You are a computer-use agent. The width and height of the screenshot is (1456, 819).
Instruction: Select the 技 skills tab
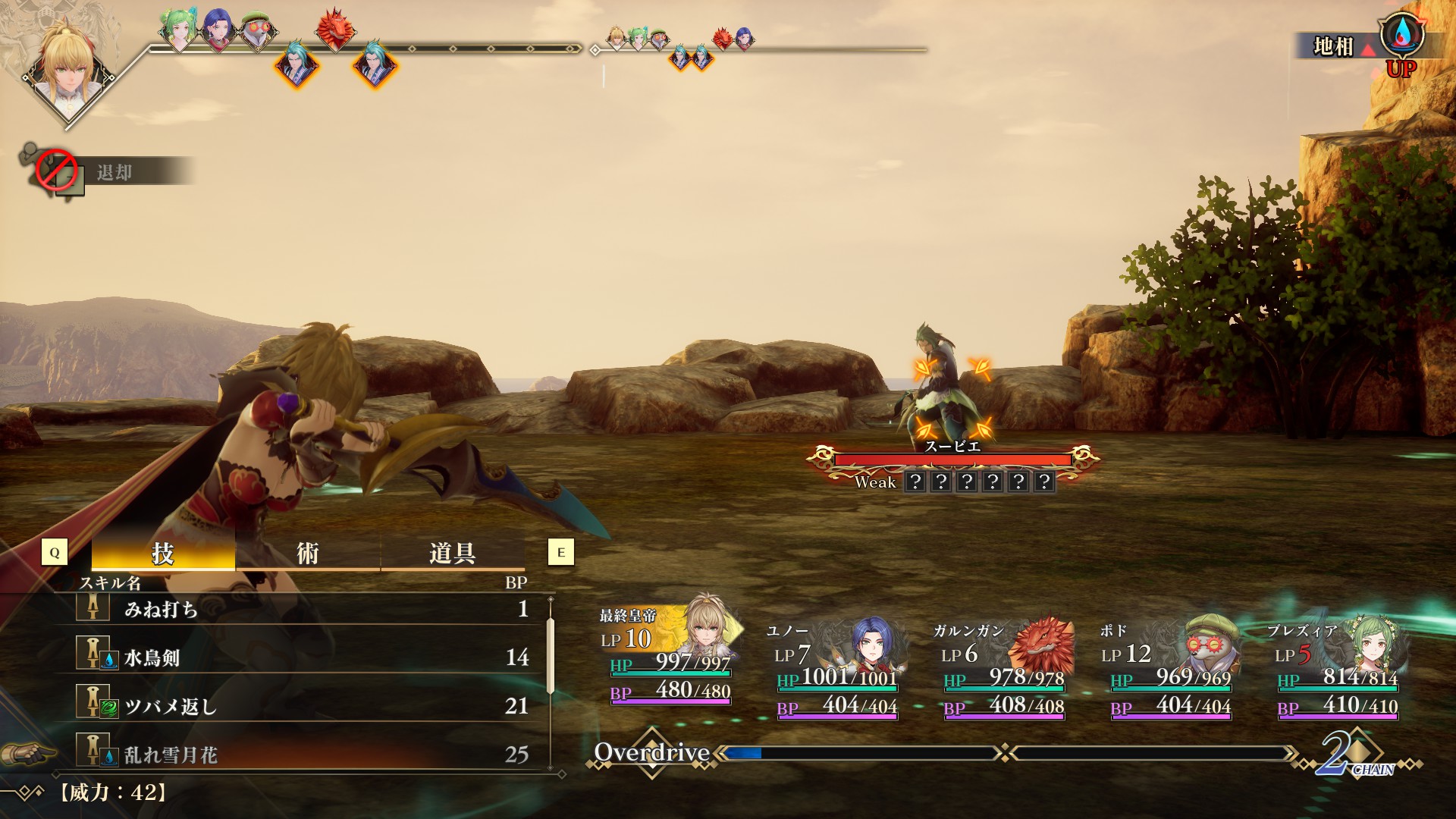(x=162, y=554)
